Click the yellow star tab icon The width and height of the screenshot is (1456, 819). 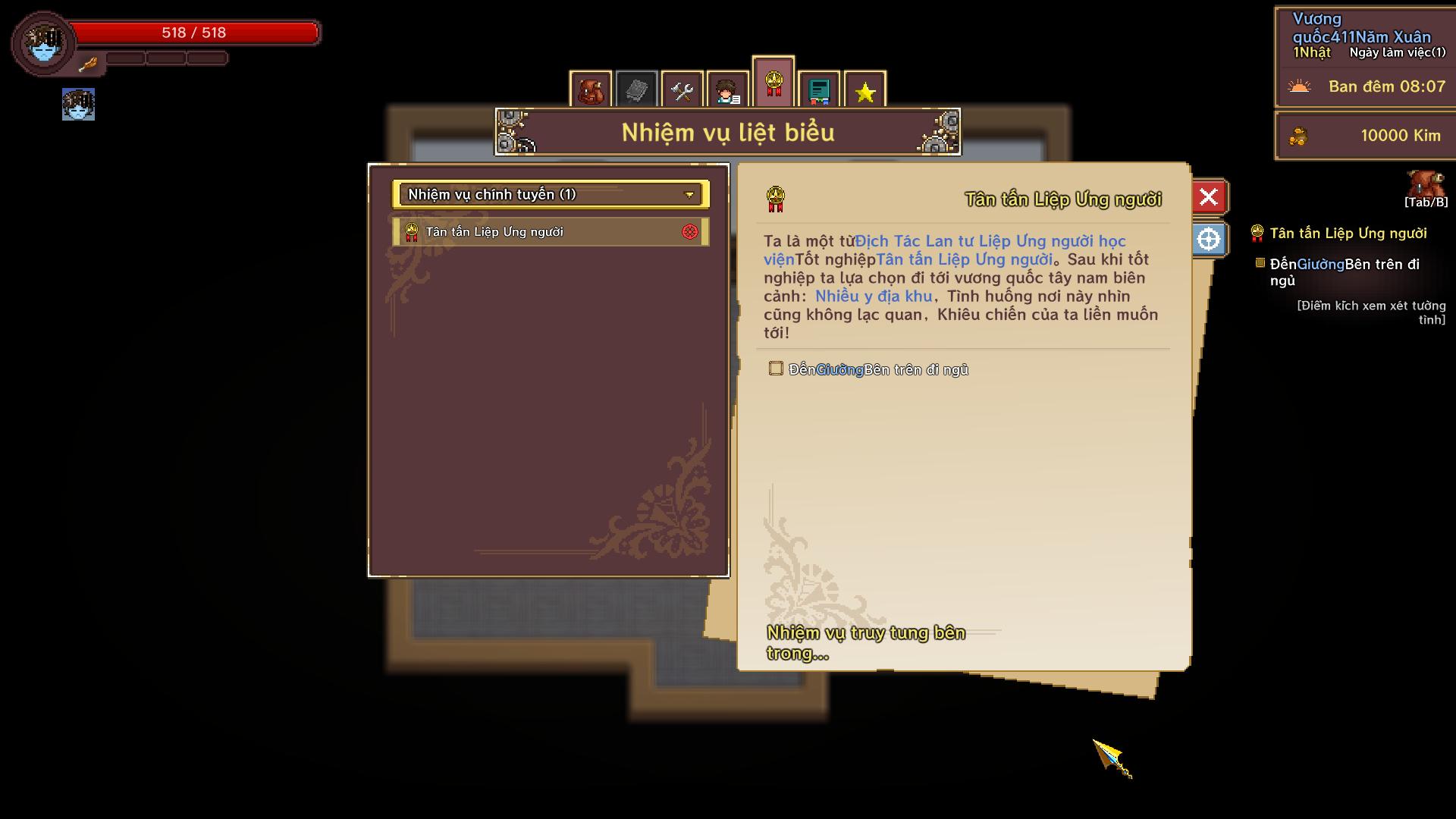tap(864, 89)
